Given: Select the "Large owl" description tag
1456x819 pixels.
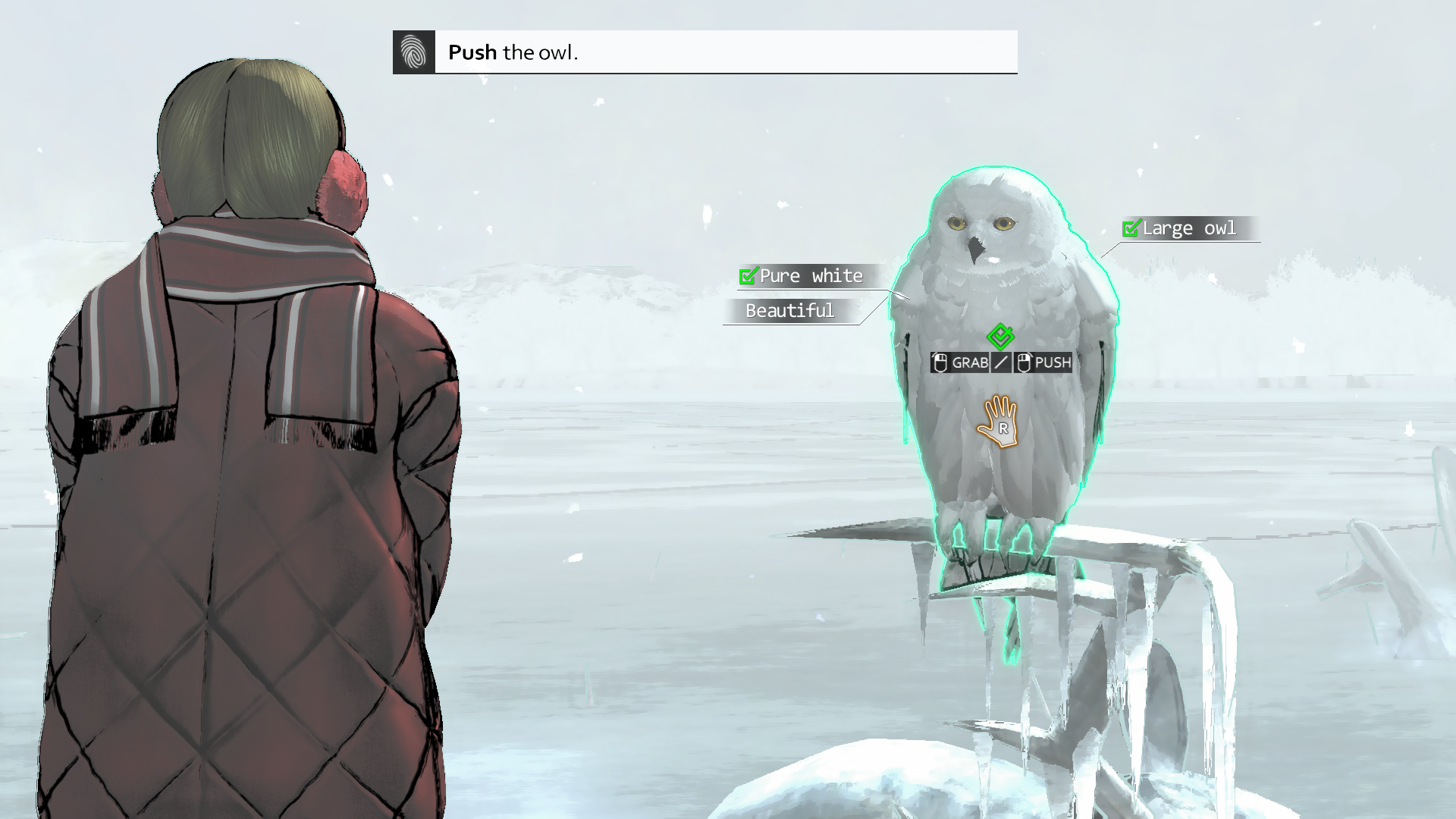Looking at the screenshot, I should (1188, 228).
